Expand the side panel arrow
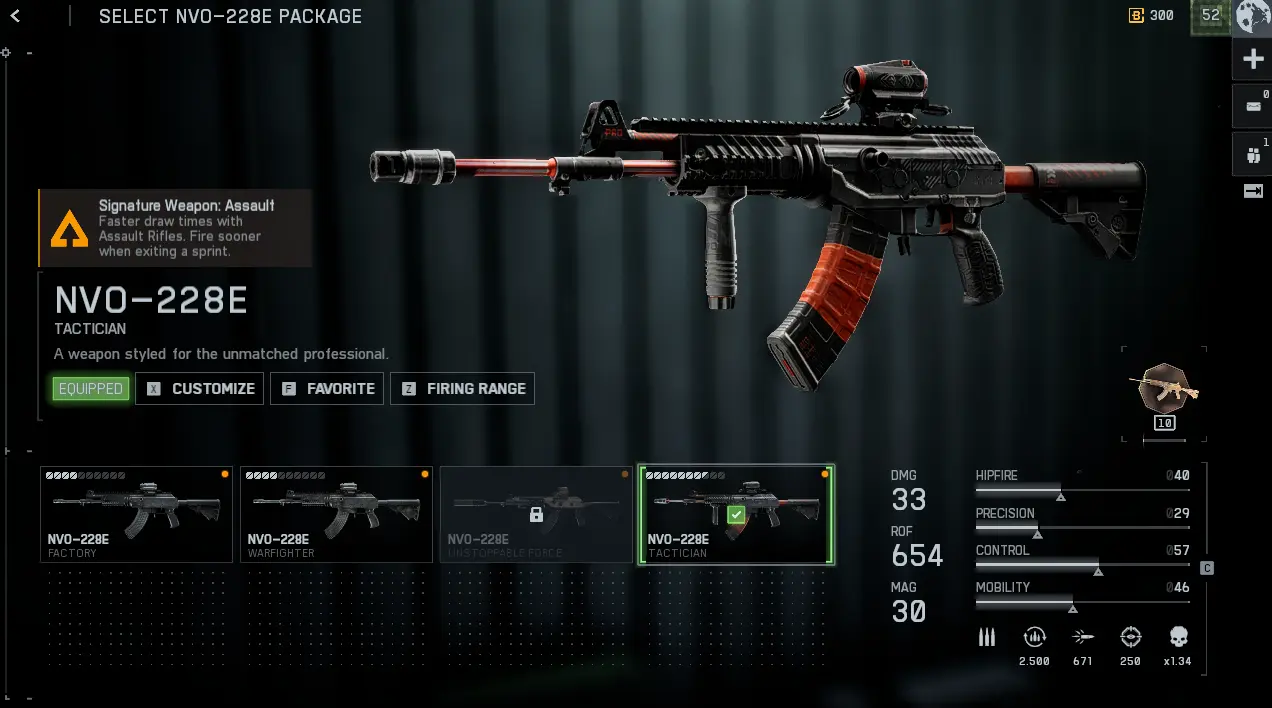The image size is (1272, 708). 1253,191
